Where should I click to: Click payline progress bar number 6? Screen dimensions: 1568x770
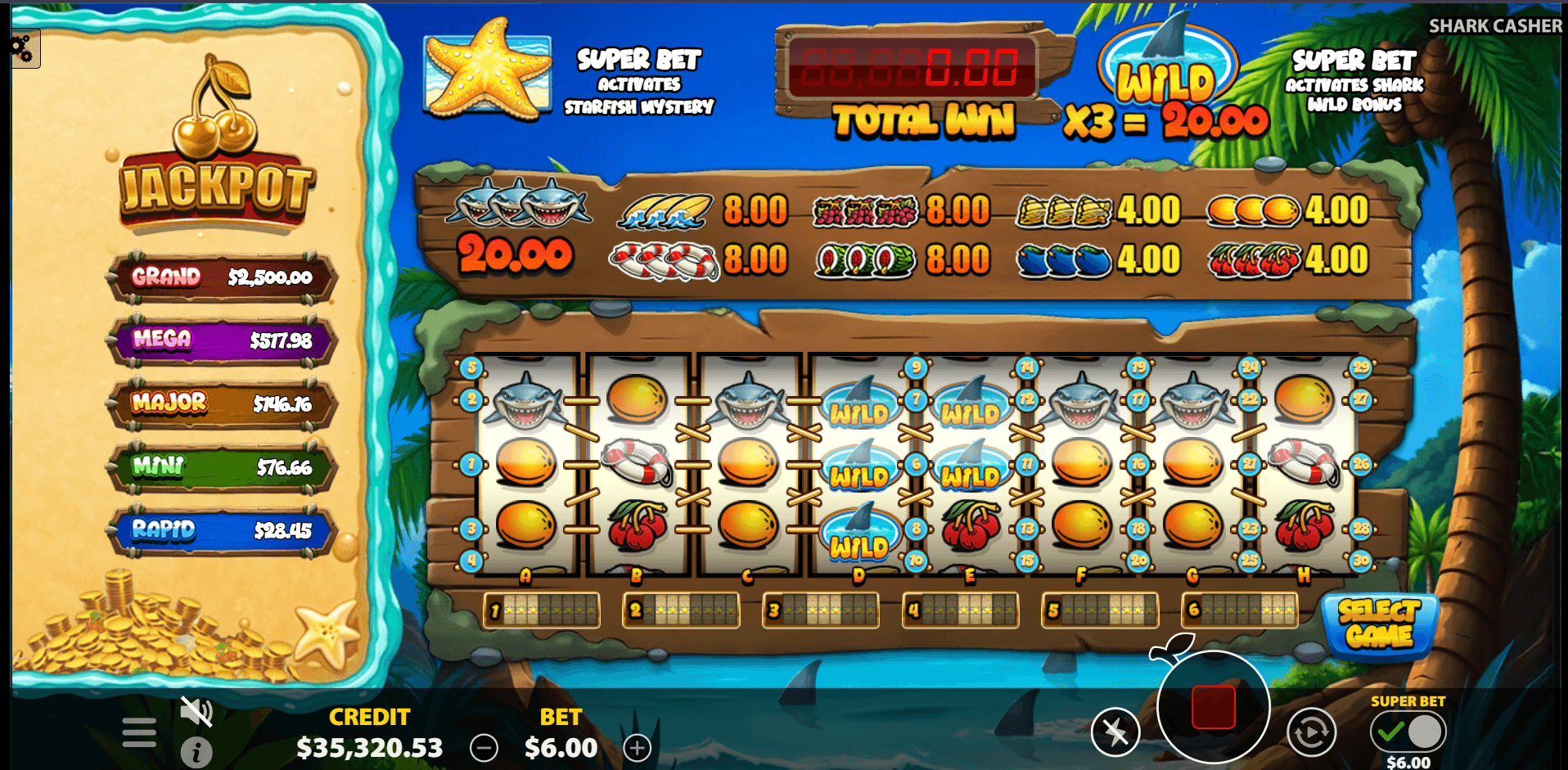(x=1239, y=610)
